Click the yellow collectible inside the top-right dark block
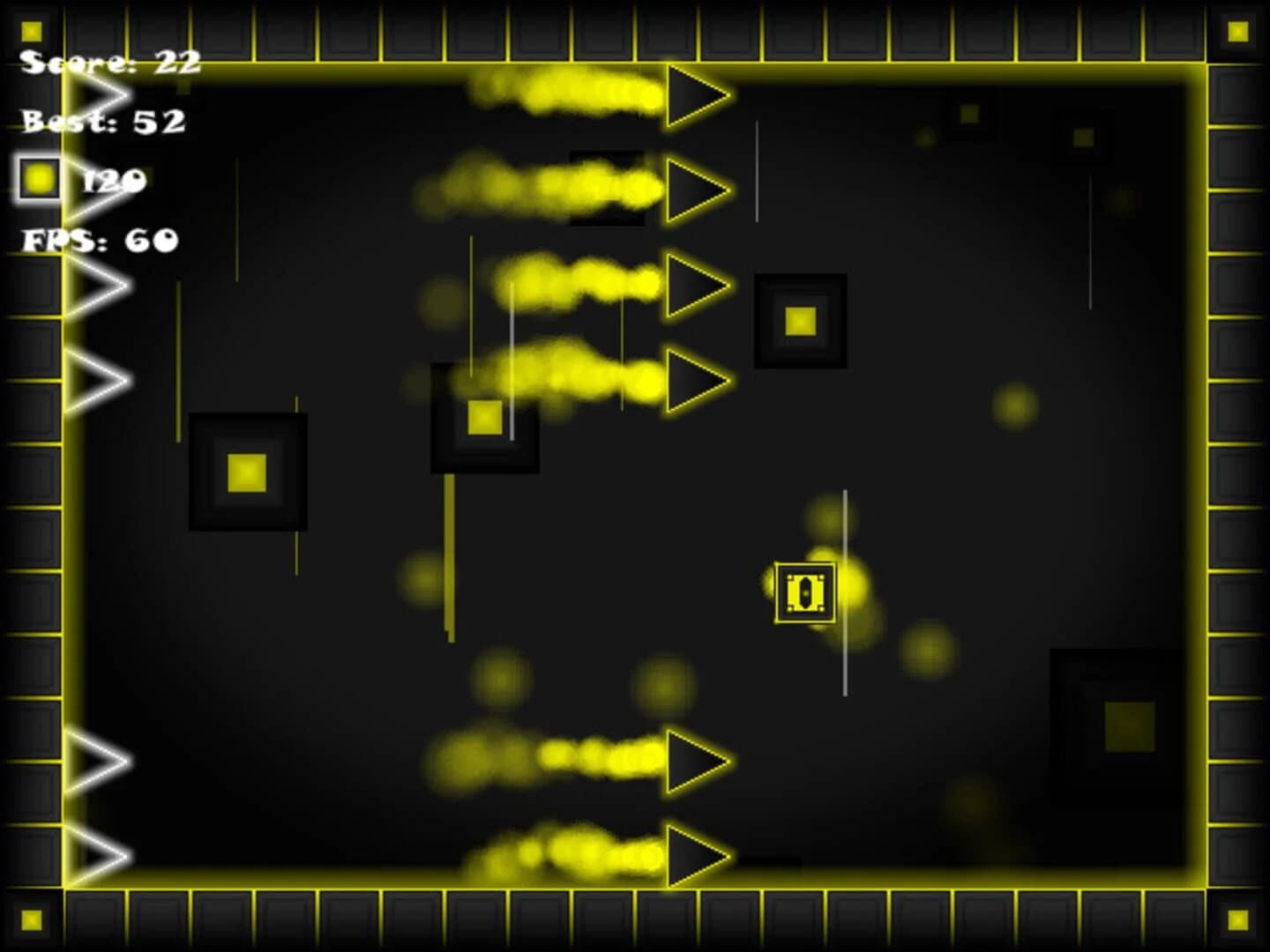1270x952 pixels. click(801, 321)
